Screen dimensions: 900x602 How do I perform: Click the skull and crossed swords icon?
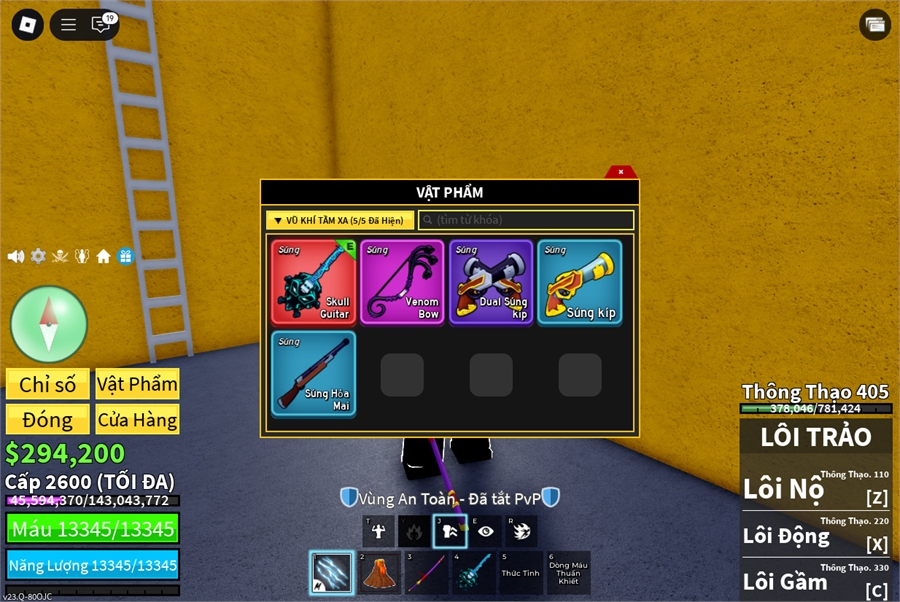tap(60, 256)
